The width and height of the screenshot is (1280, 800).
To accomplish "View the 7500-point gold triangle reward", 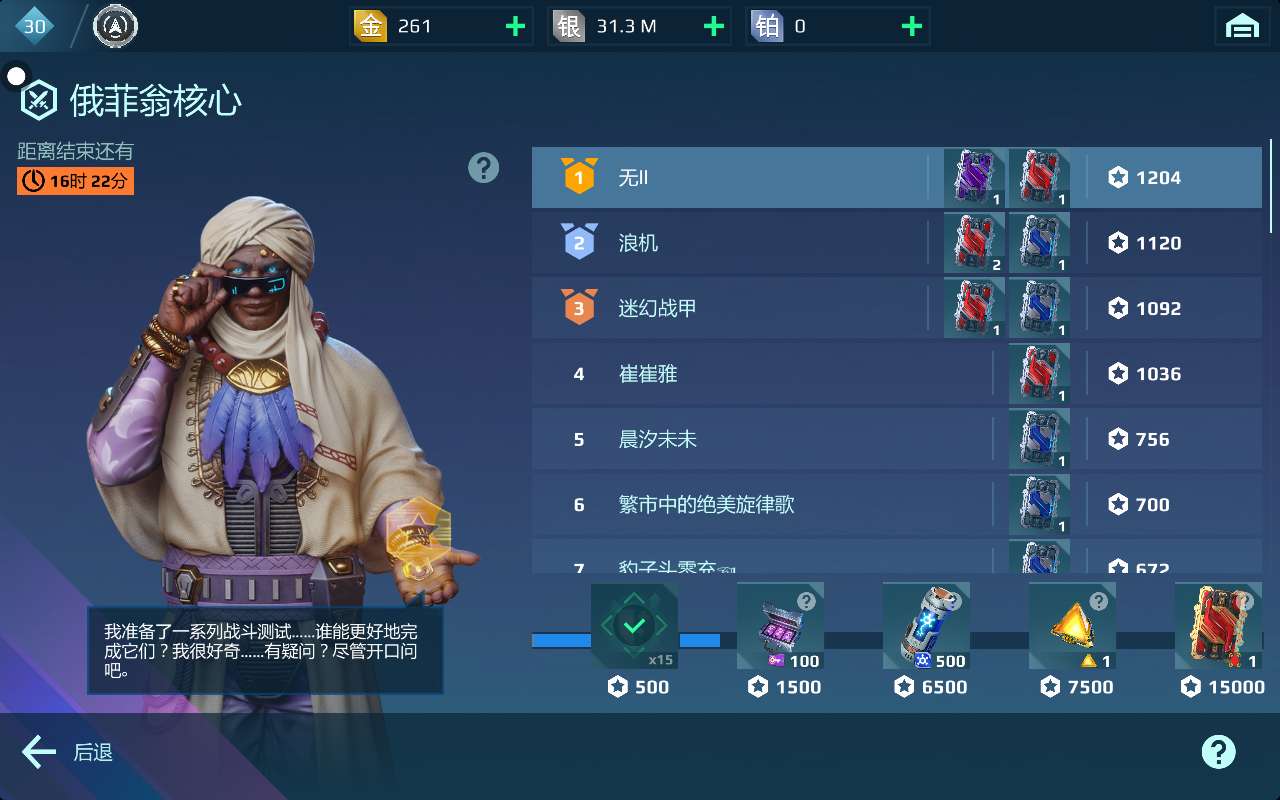I will click(1072, 627).
